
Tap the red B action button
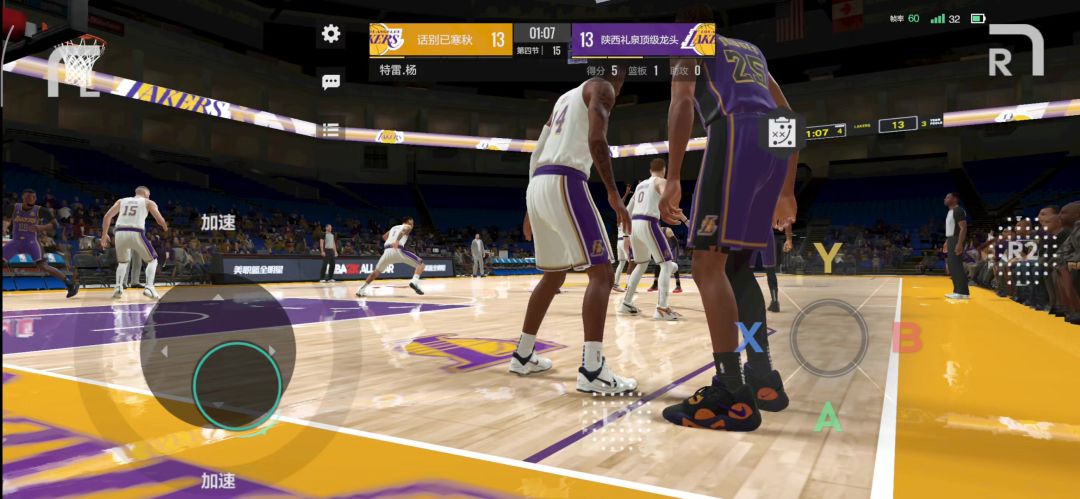pyautogui.click(x=906, y=338)
